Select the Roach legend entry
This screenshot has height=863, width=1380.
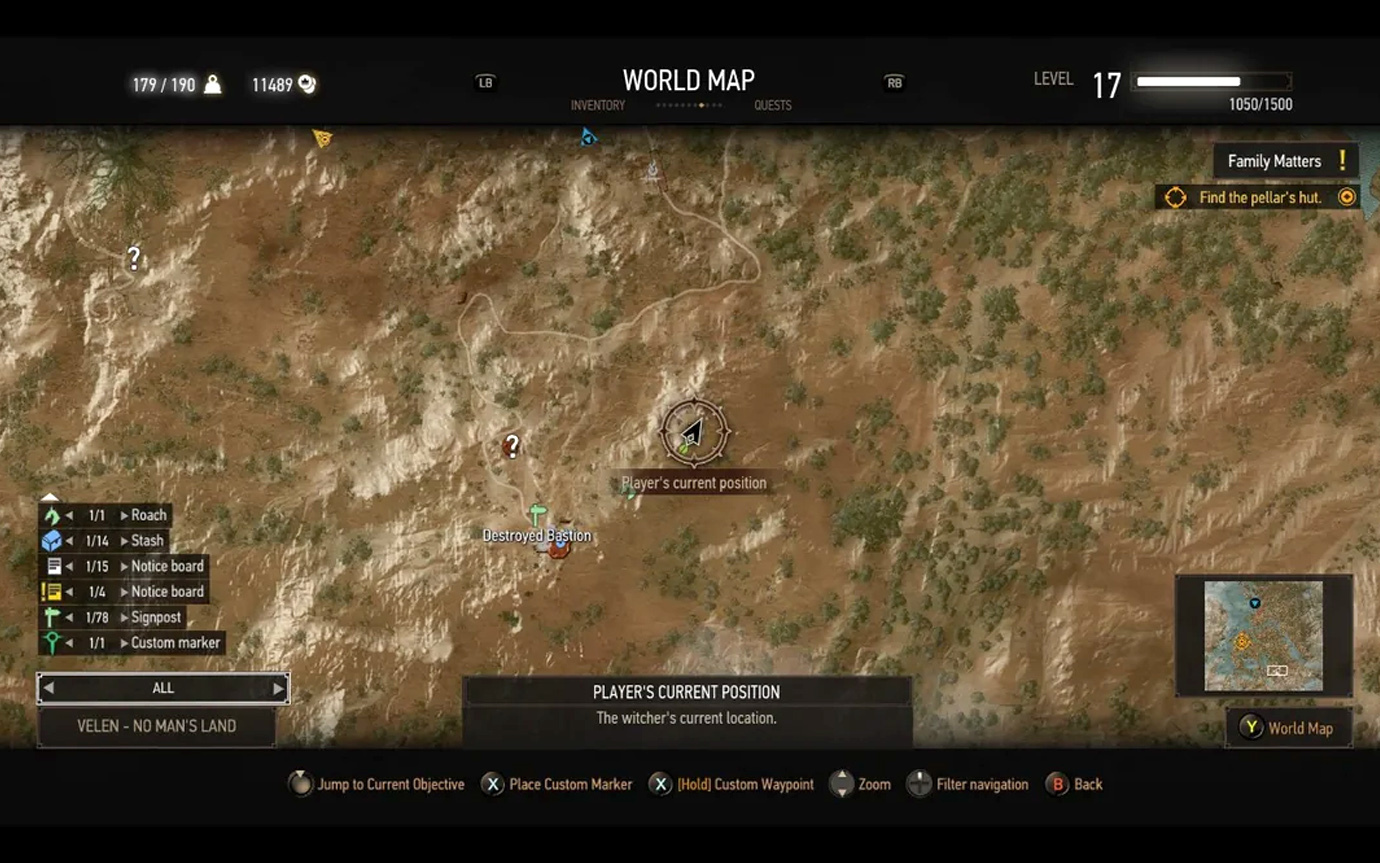pos(148,516)
